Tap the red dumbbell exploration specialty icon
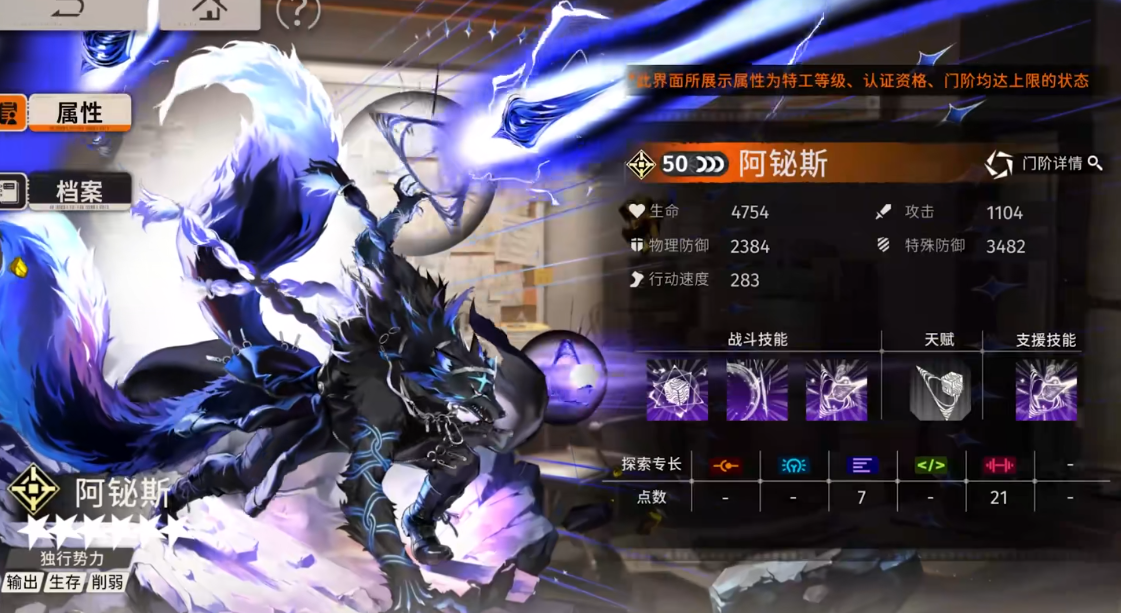Viewport: 1121px width, 613px height. tap(998, 465)
